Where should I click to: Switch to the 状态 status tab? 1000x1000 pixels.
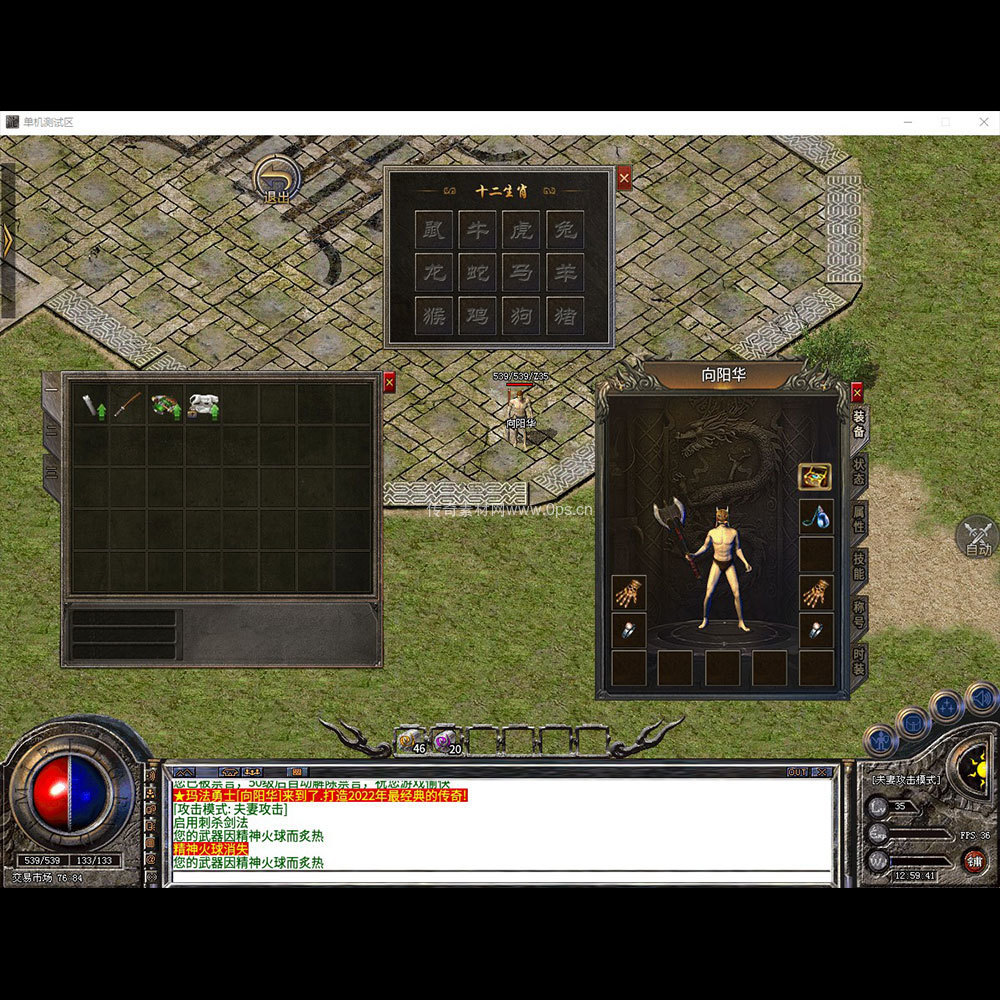click(x=858, y=470)
